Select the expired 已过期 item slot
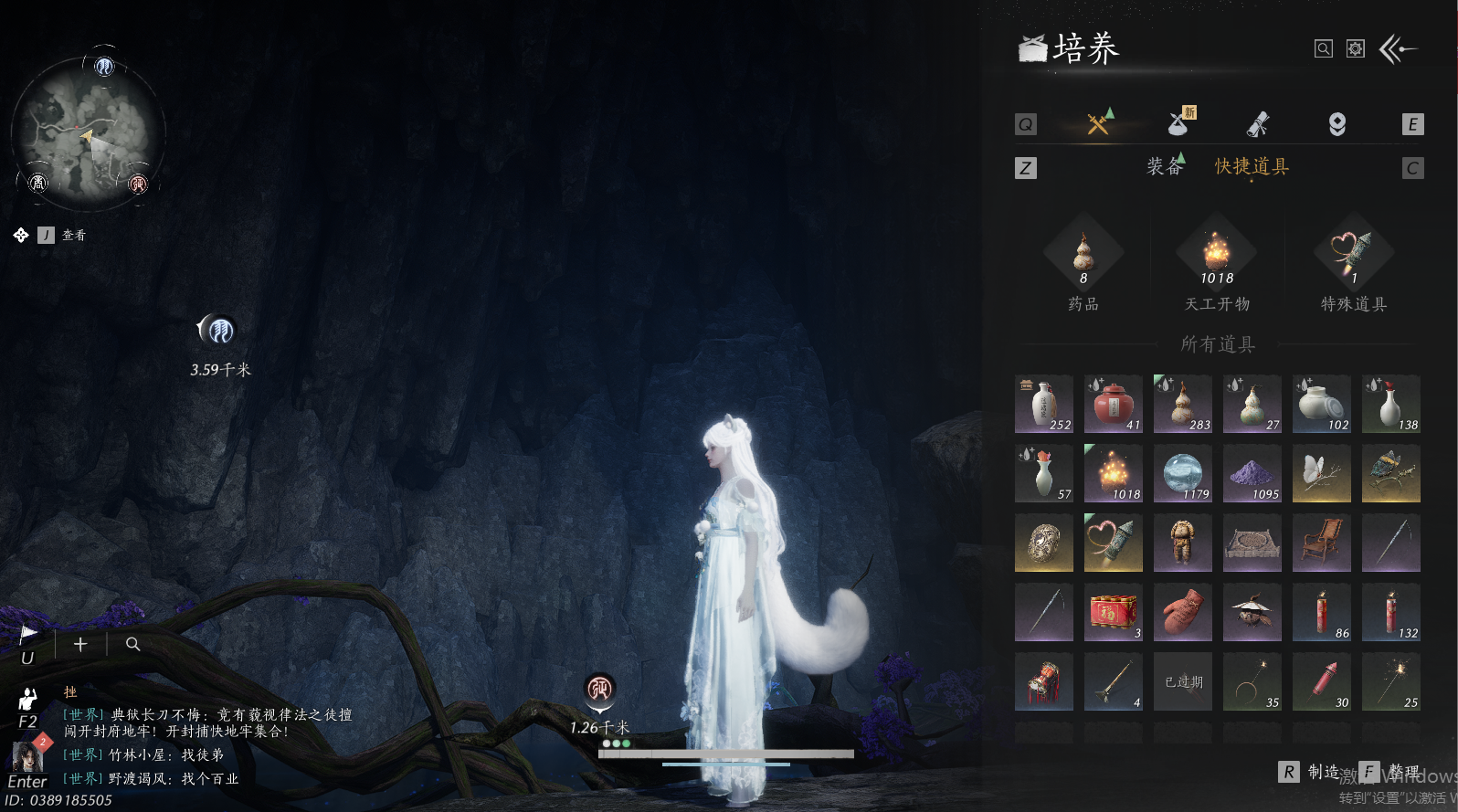 1182,681
